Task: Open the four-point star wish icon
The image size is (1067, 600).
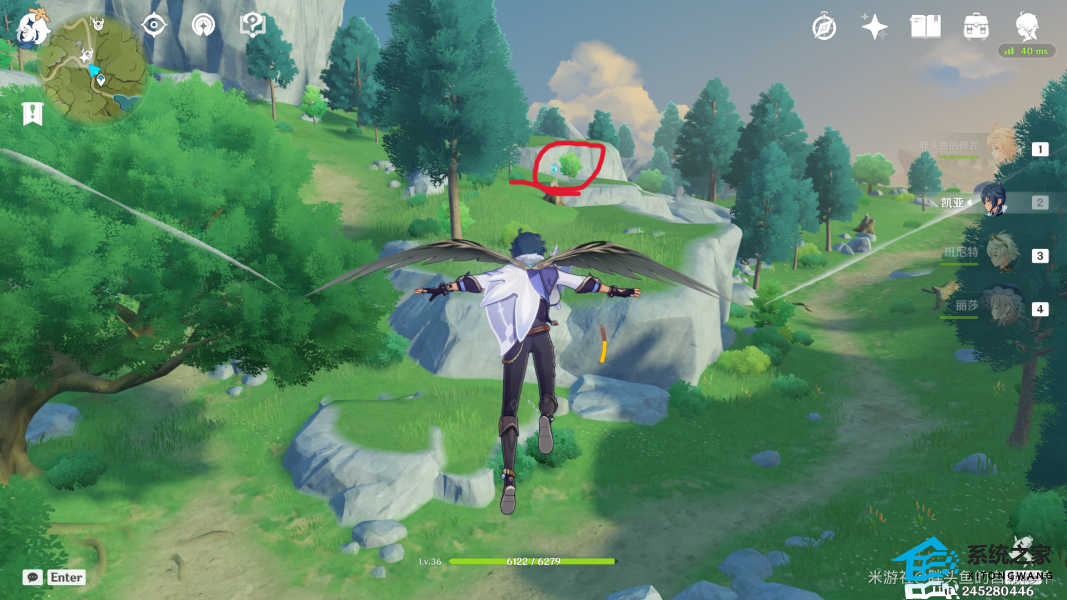Action: [x=875, y=27]
